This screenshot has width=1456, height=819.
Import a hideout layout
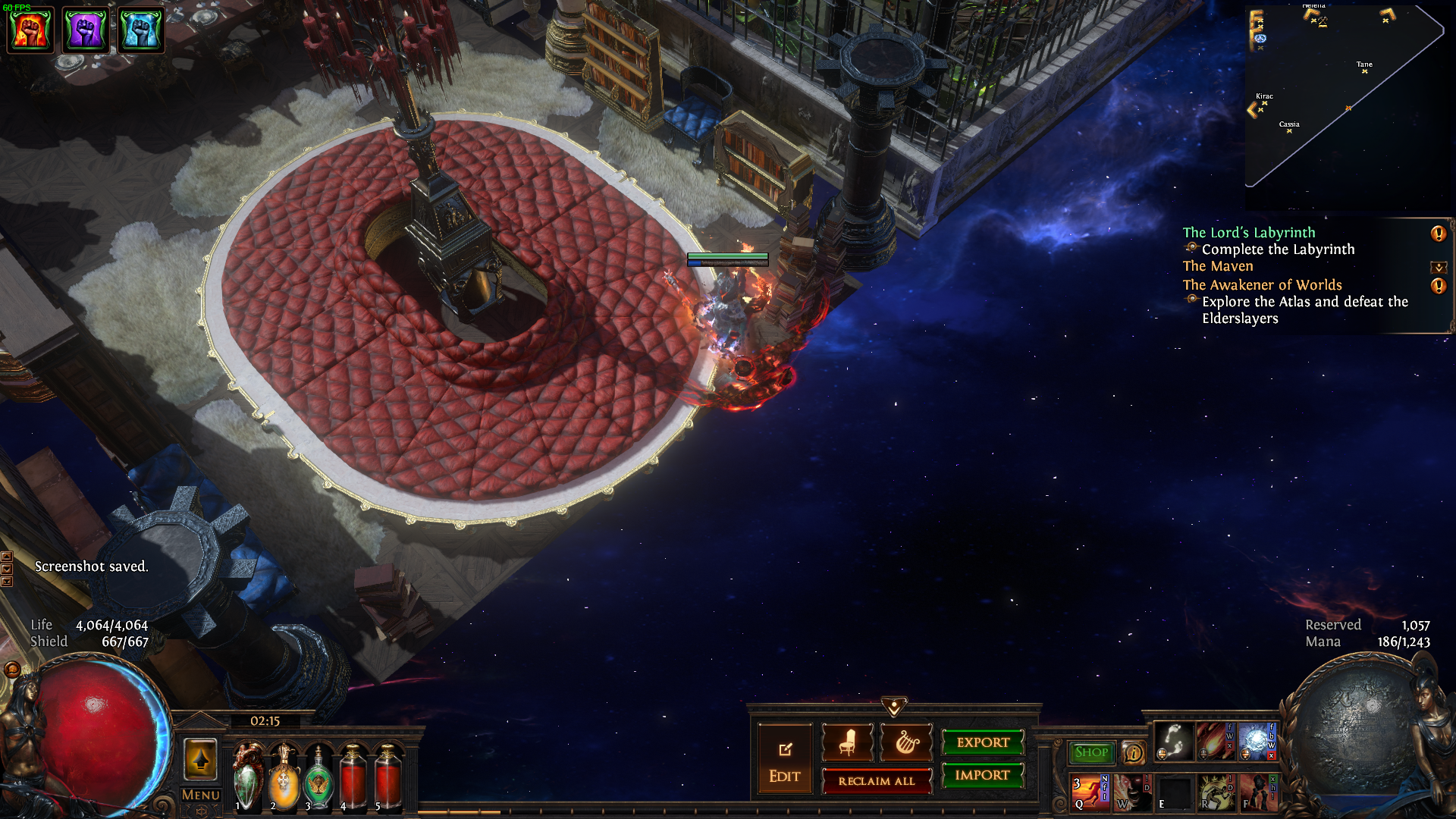[982, 775]
